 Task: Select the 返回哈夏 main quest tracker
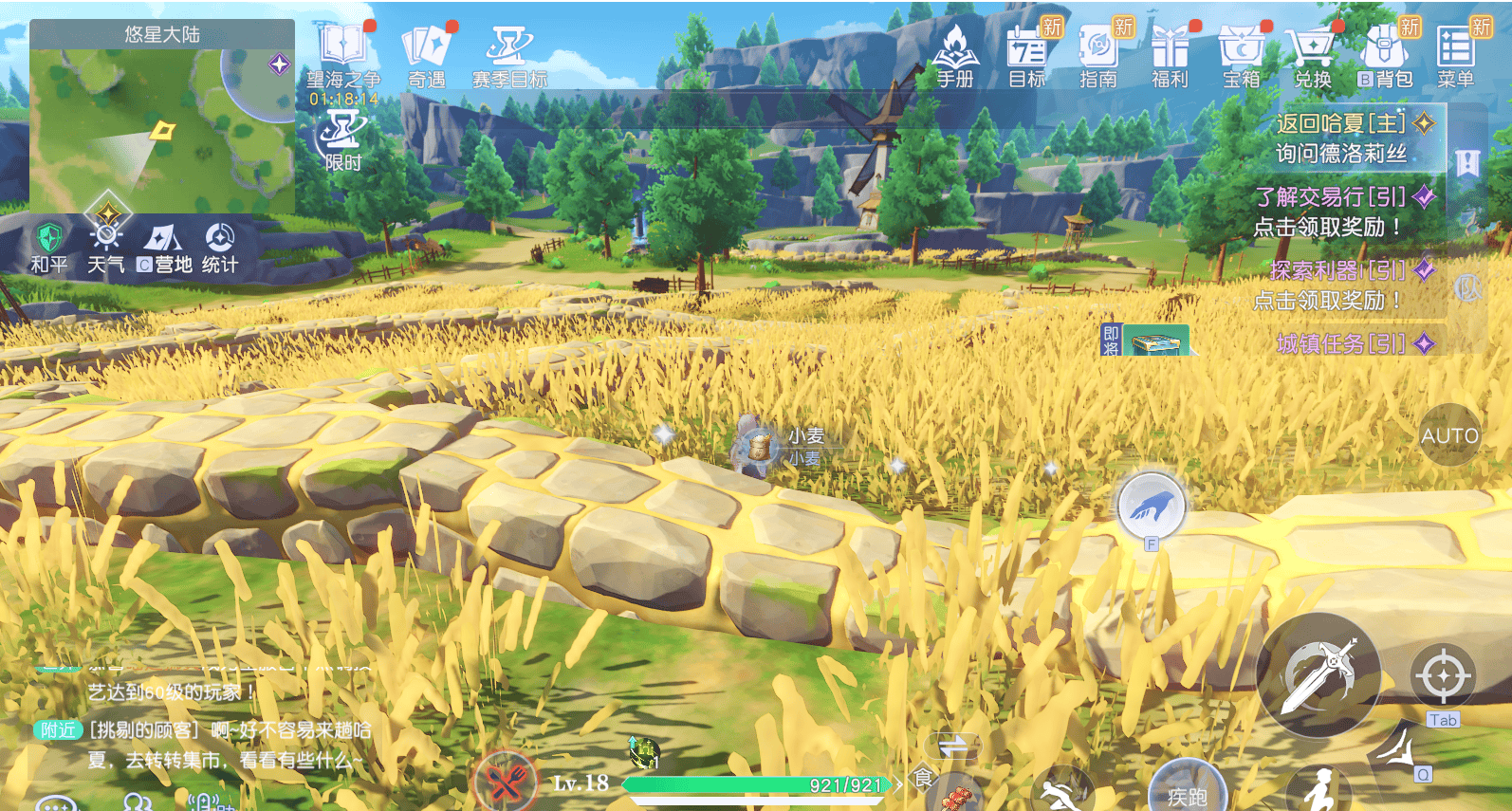coord(1341,138)
